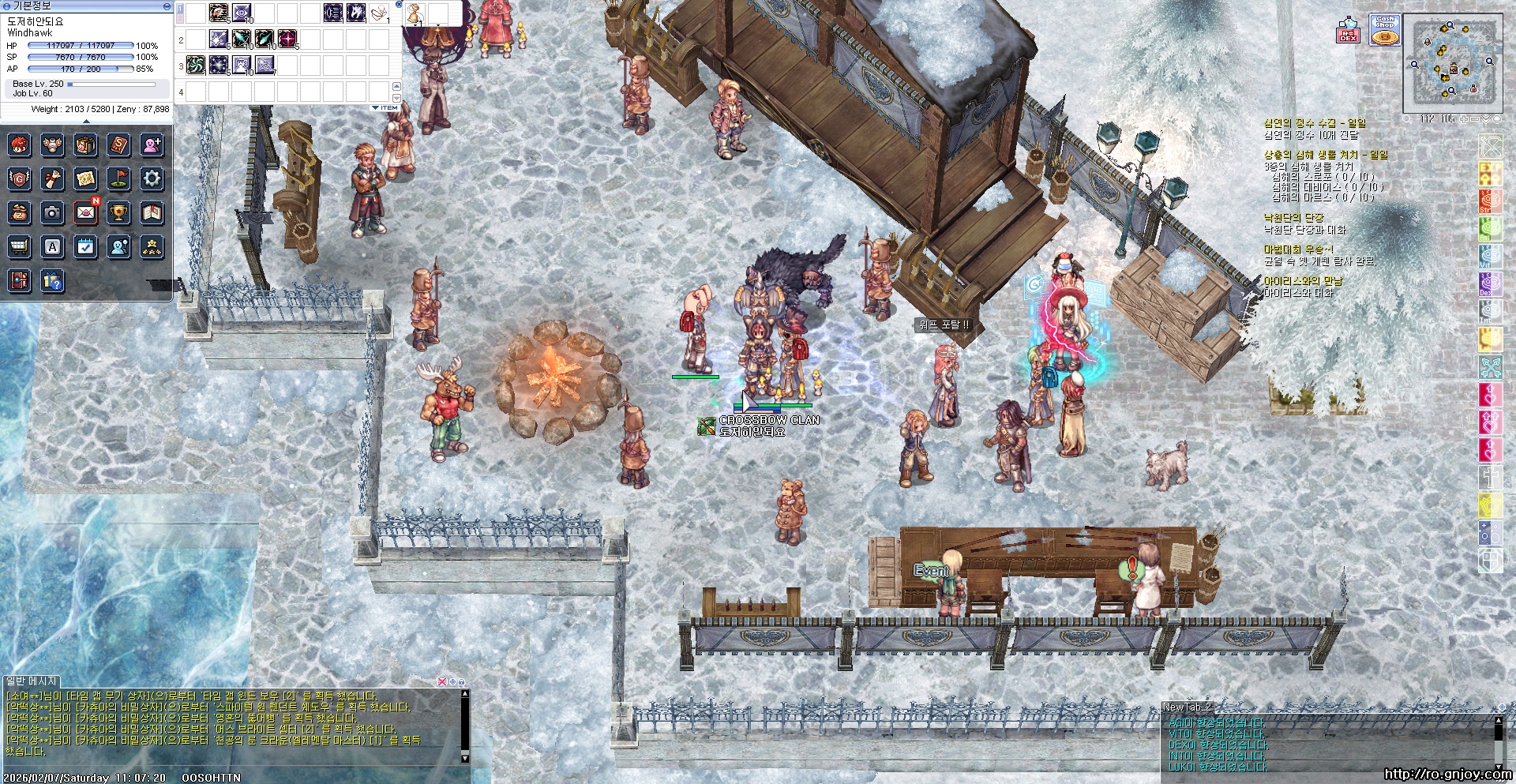Screen dimensions: 1516x784
Task: Open the Cash Shop
Action: [1385, 30]
